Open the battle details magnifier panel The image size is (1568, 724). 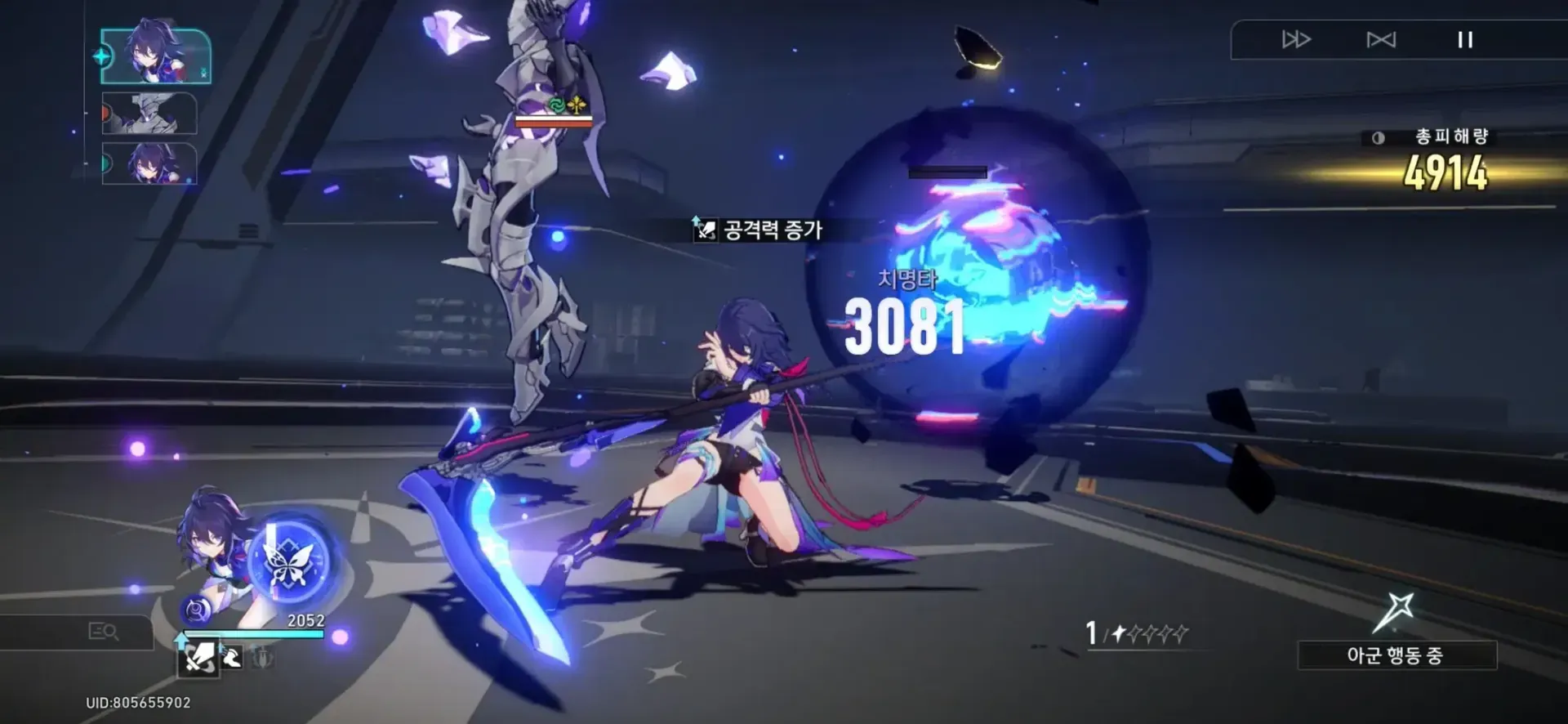coord(103,632)
